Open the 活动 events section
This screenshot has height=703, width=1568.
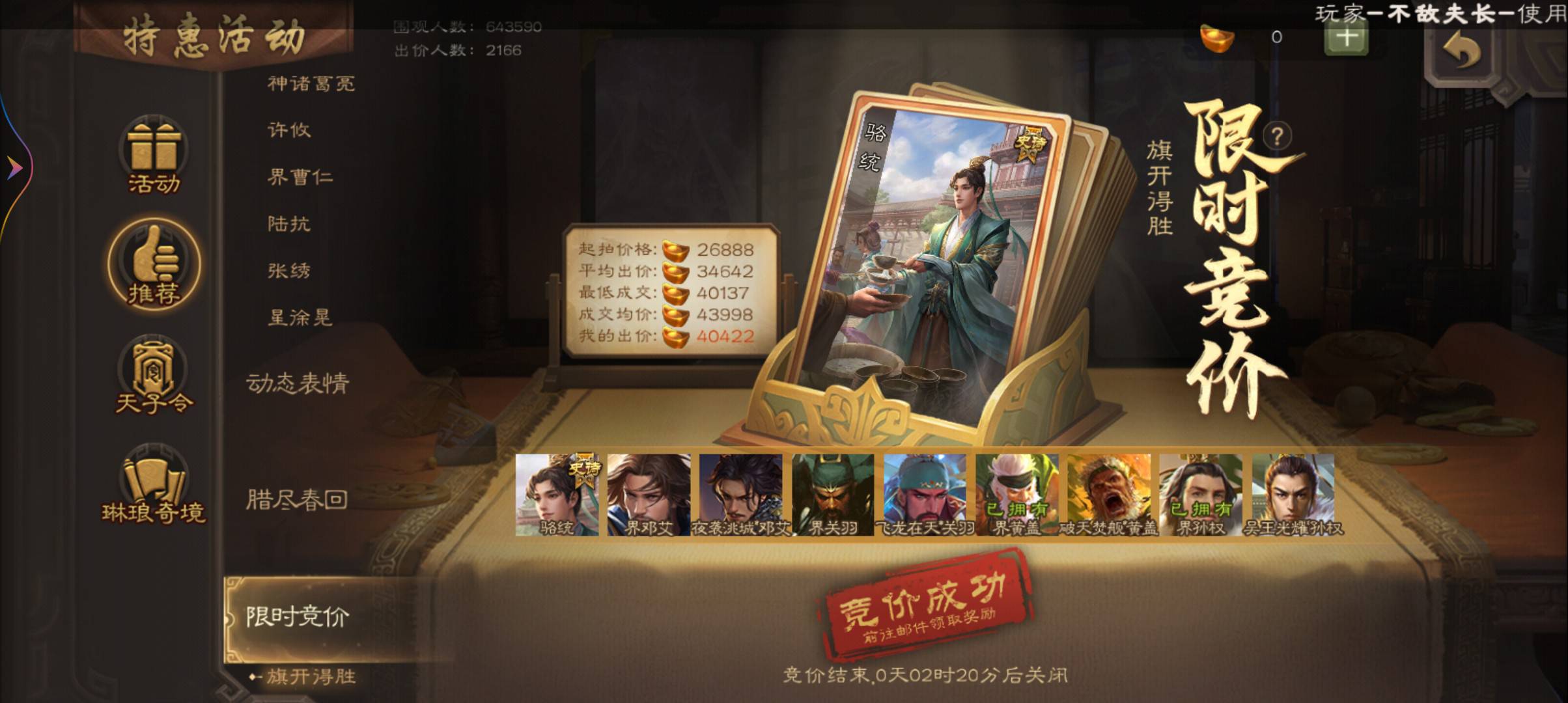pos(154,156)
